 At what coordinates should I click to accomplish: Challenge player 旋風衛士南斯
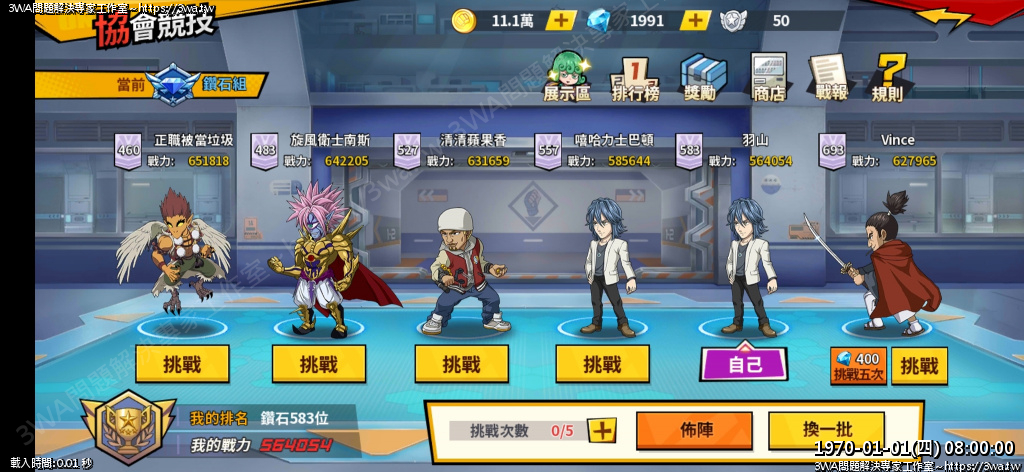[x=318, y=364]
